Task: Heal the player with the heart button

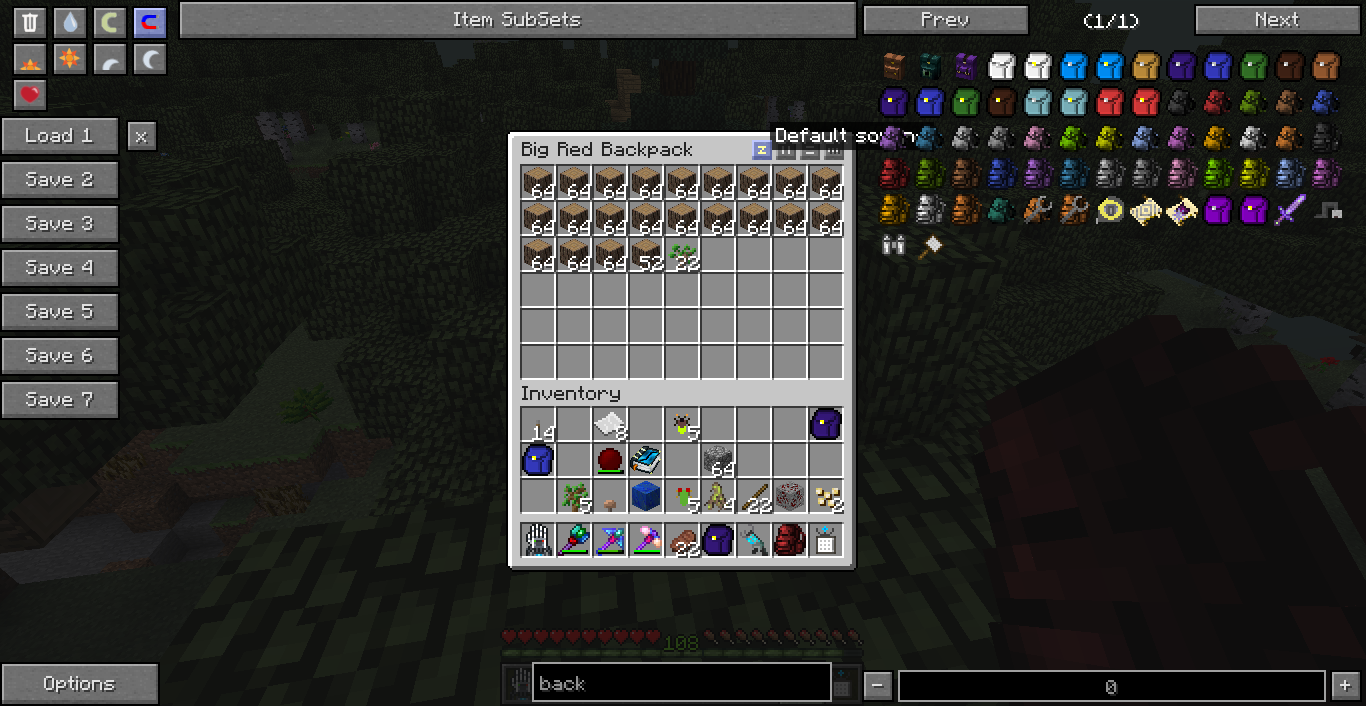Action: tap(30, 95)
